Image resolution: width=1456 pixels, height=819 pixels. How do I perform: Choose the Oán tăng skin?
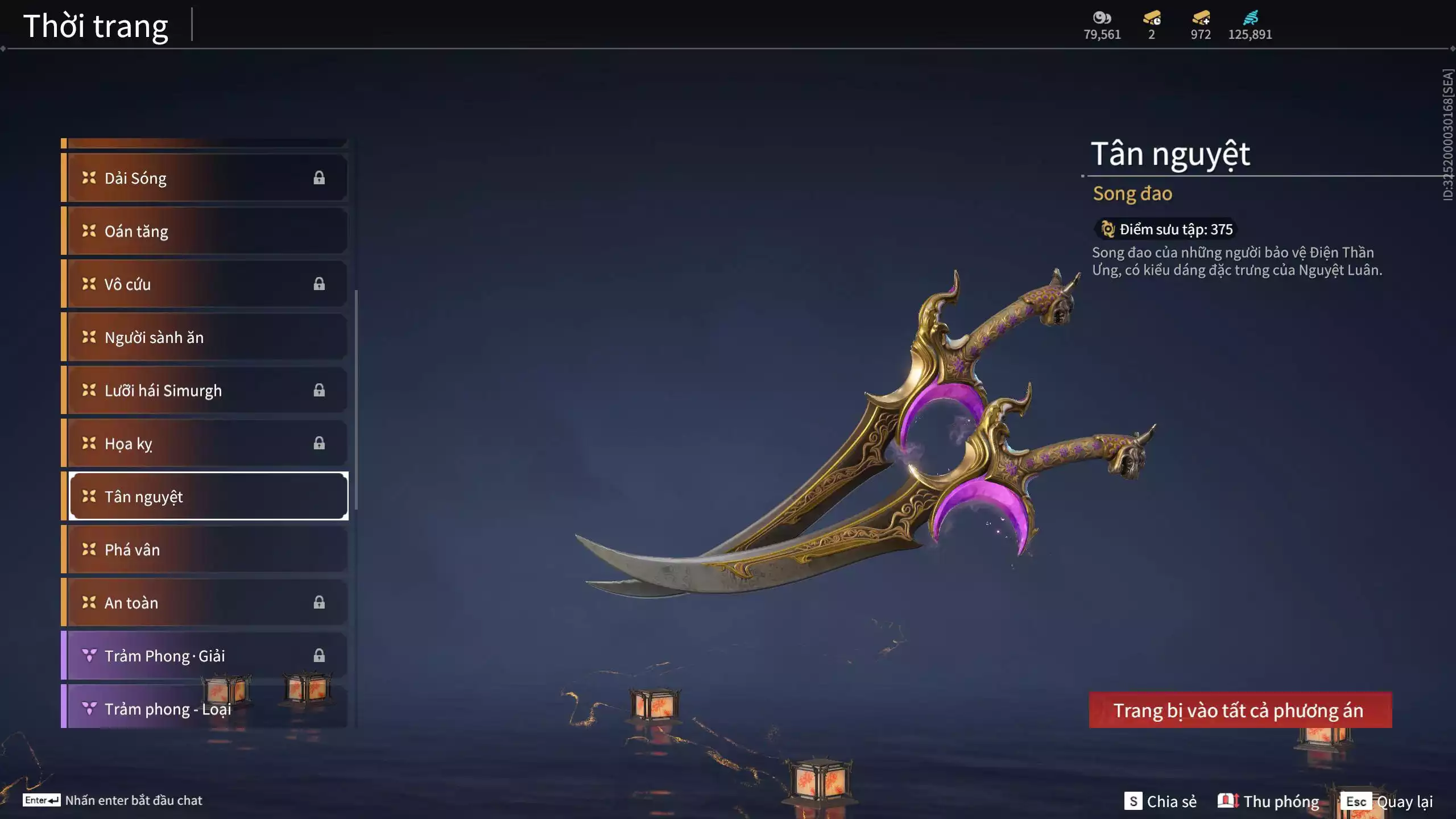(205, 231)
